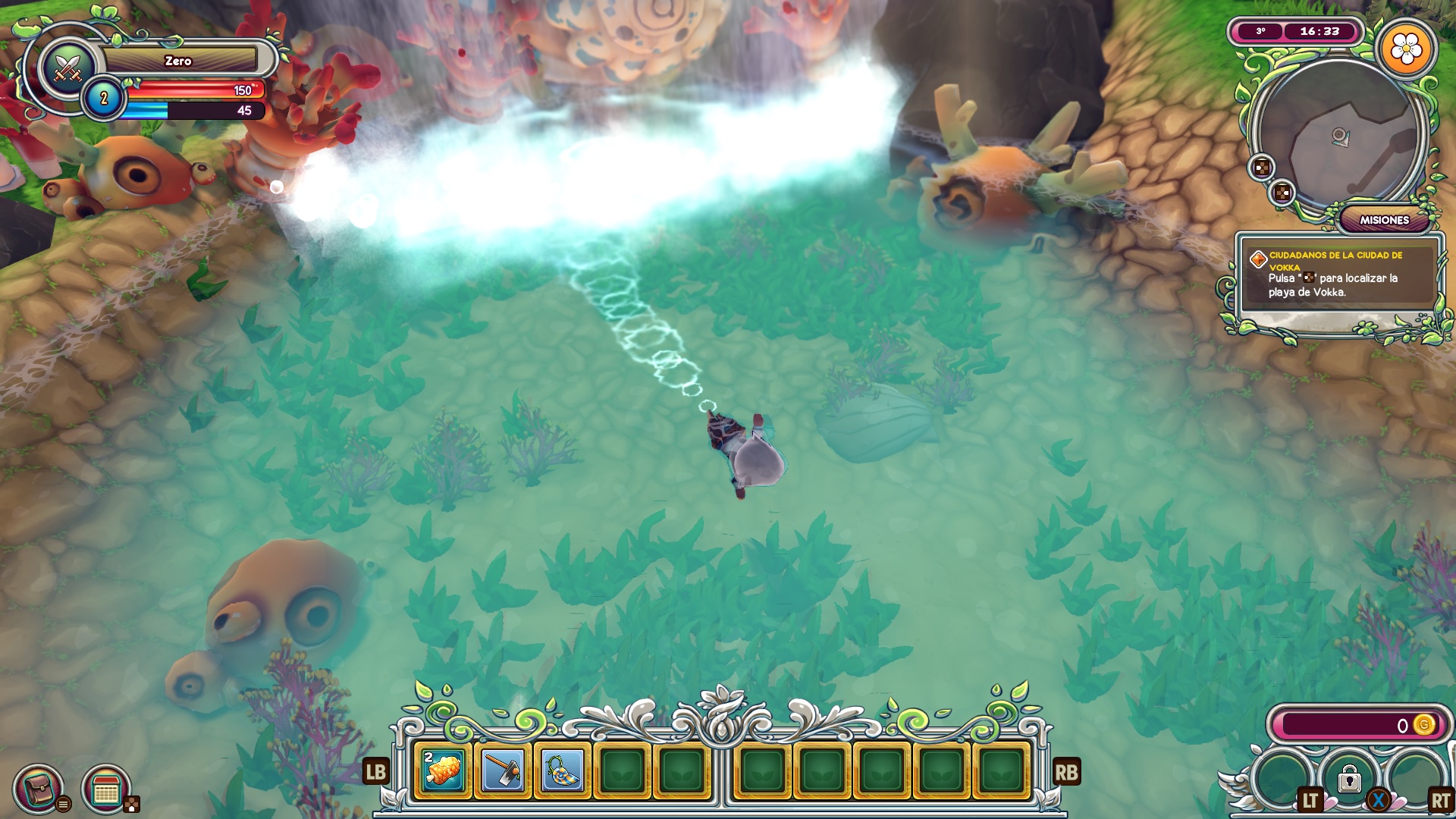Viewport: 1456px width, 819px height.
Task: Click the white flower season icon
Action: [x=1407, y=50]
